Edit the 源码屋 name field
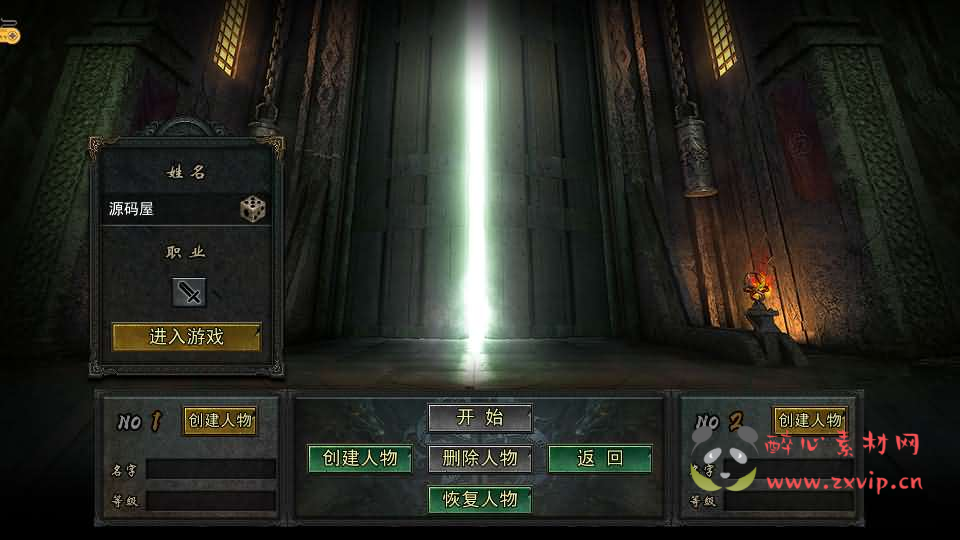This screenshot has height=540, width=960. [170, 209]
